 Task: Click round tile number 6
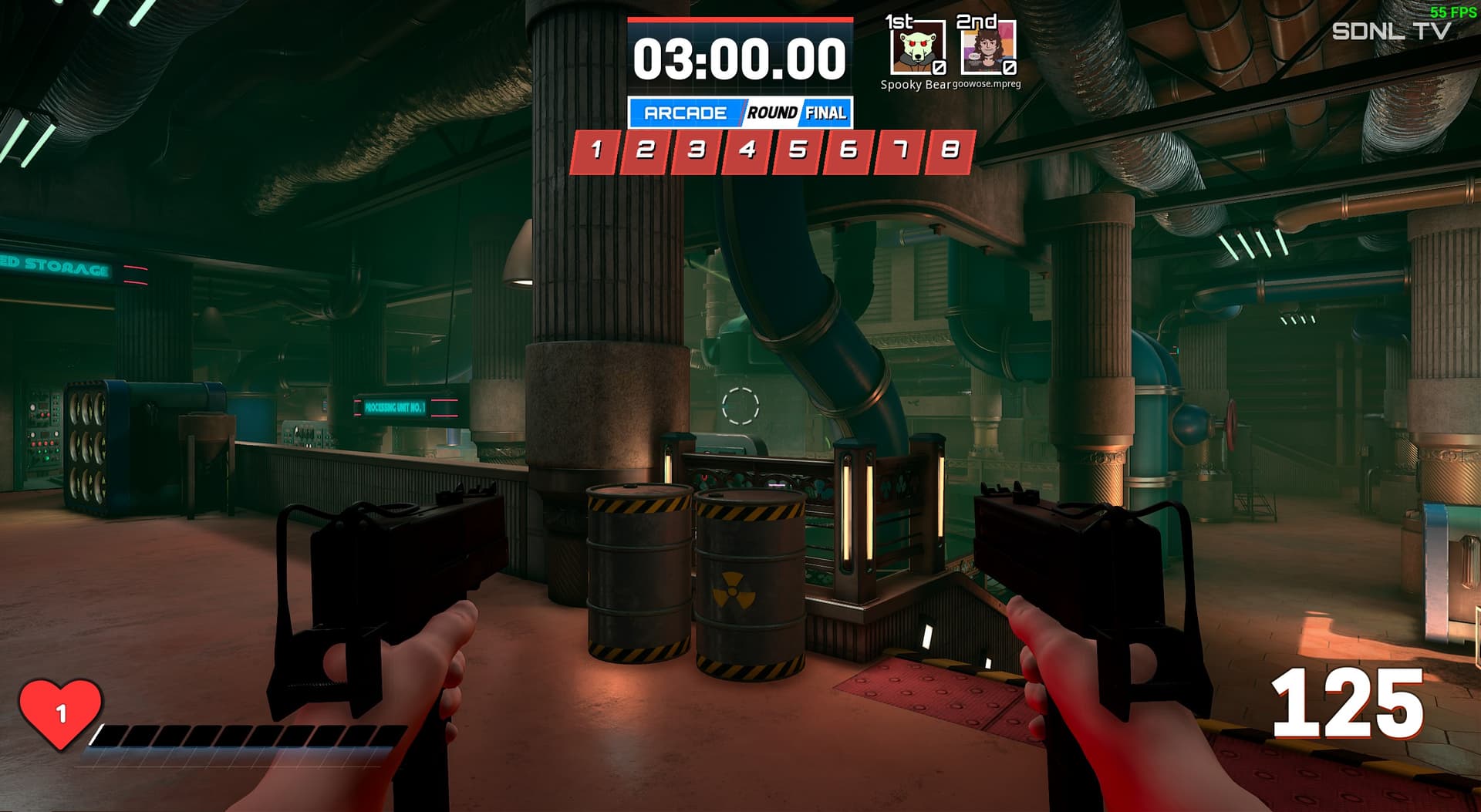[848, 151]
